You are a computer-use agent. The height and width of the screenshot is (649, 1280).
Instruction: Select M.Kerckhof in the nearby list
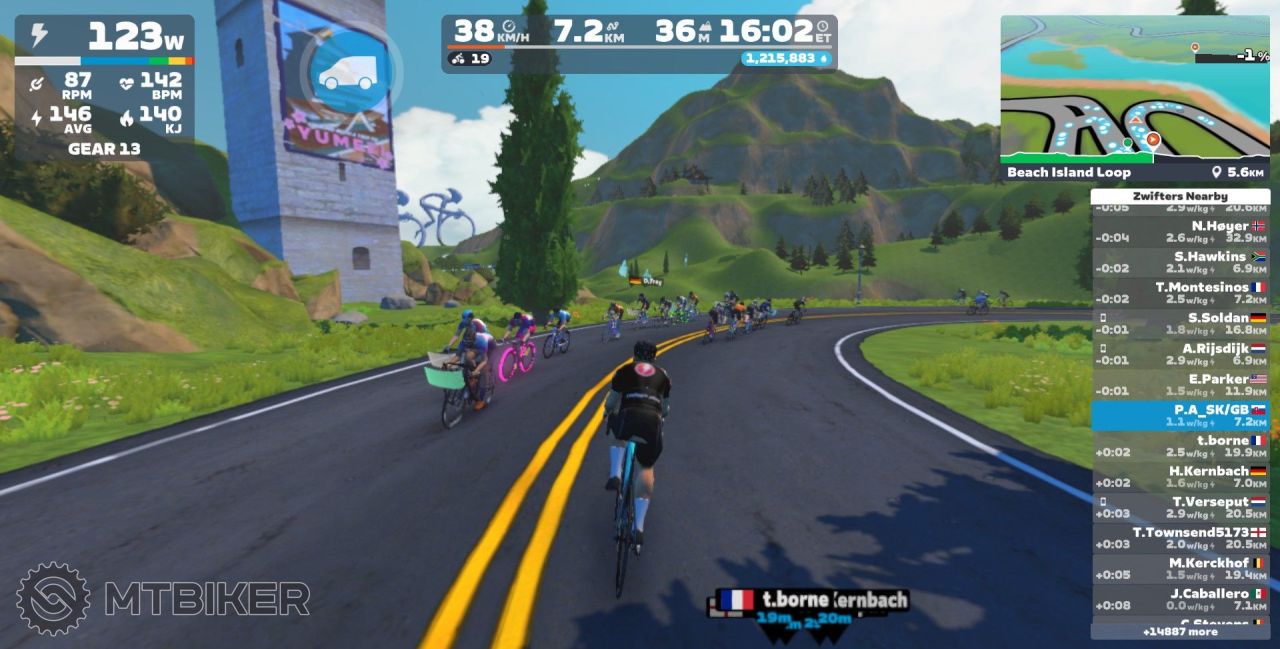pyautogui.click(x=1181, y=569)
